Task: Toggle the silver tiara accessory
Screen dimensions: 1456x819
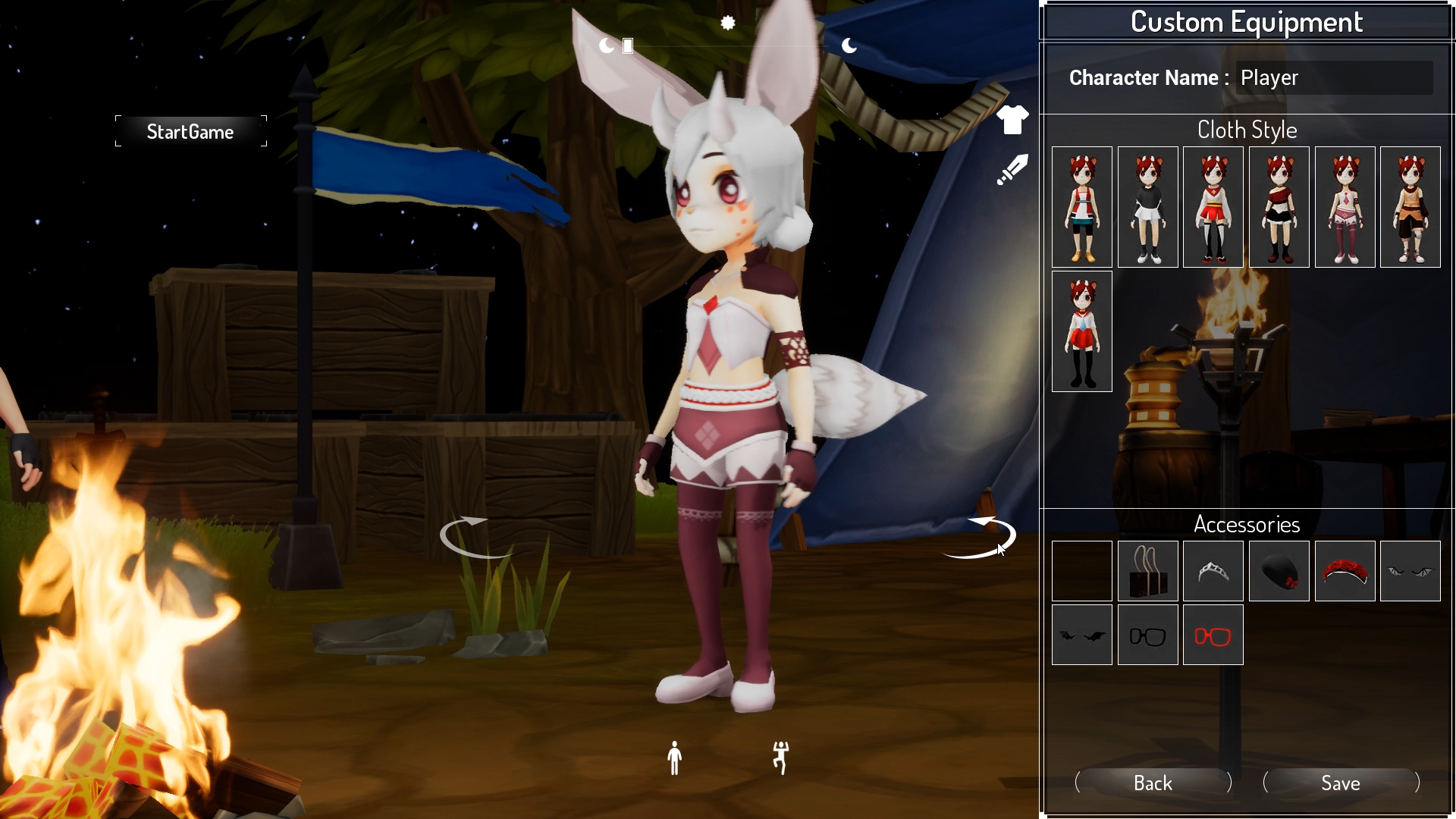Action: coord(1213,570)
